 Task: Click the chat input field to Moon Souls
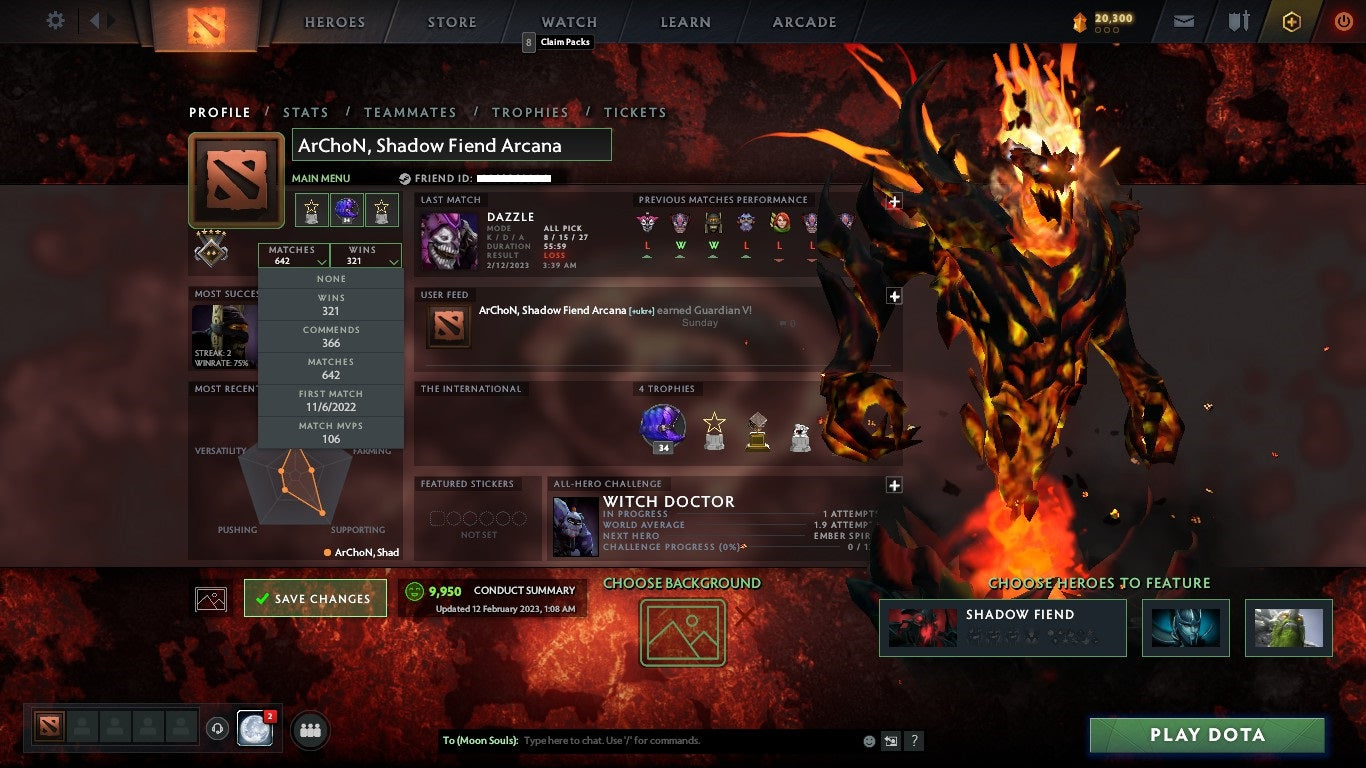(x=650, y=740)
